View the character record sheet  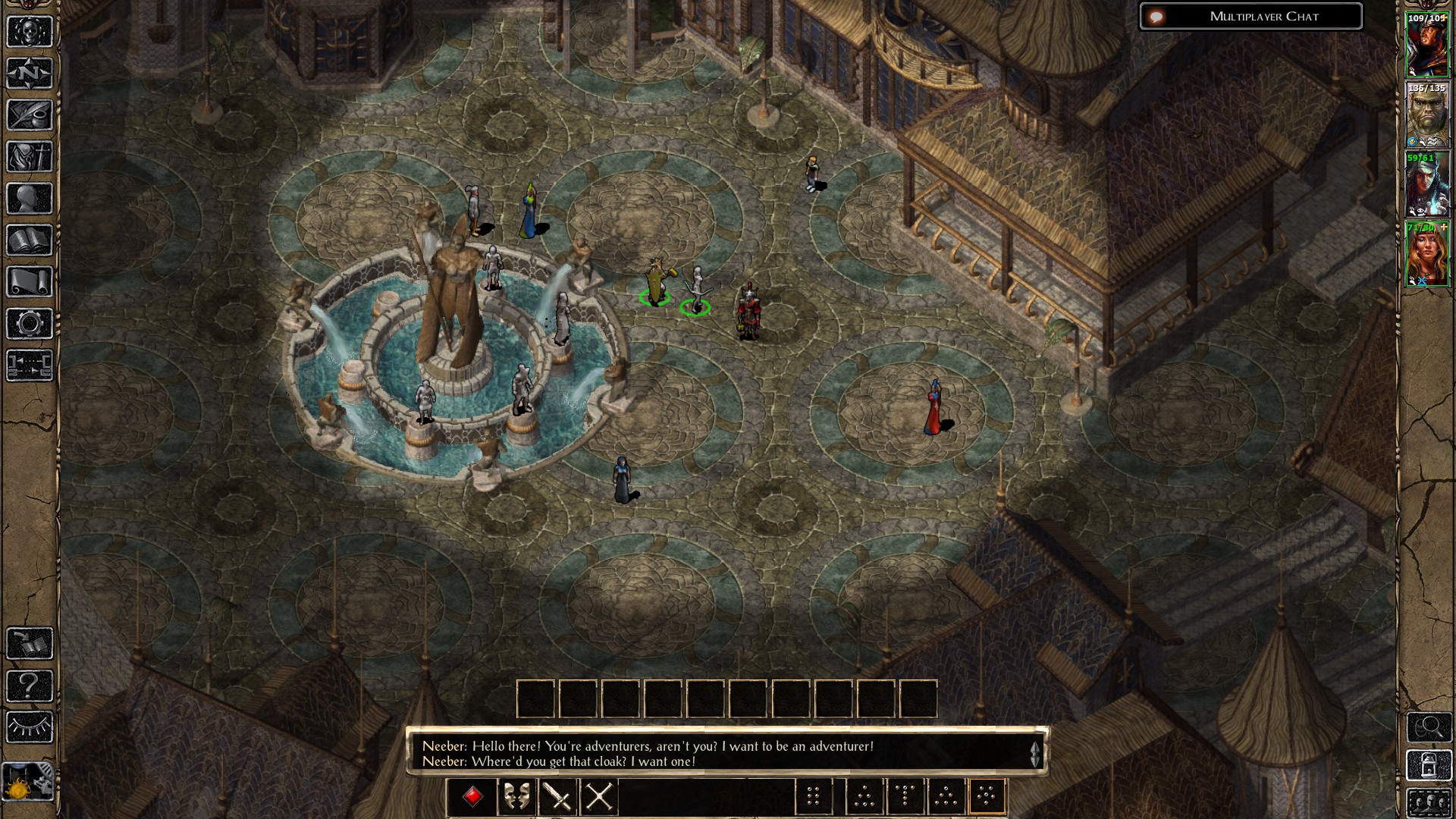29,196
